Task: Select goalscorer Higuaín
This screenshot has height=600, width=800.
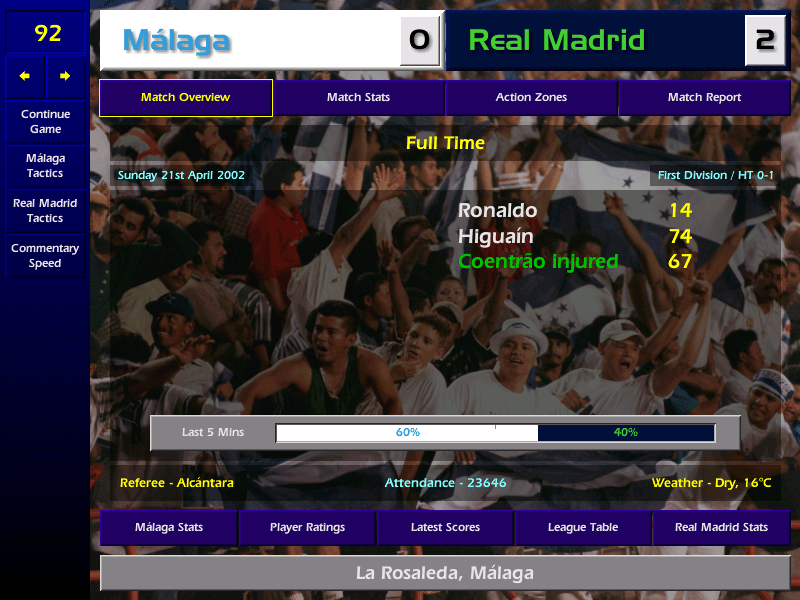Action: (x=495, y=237)
